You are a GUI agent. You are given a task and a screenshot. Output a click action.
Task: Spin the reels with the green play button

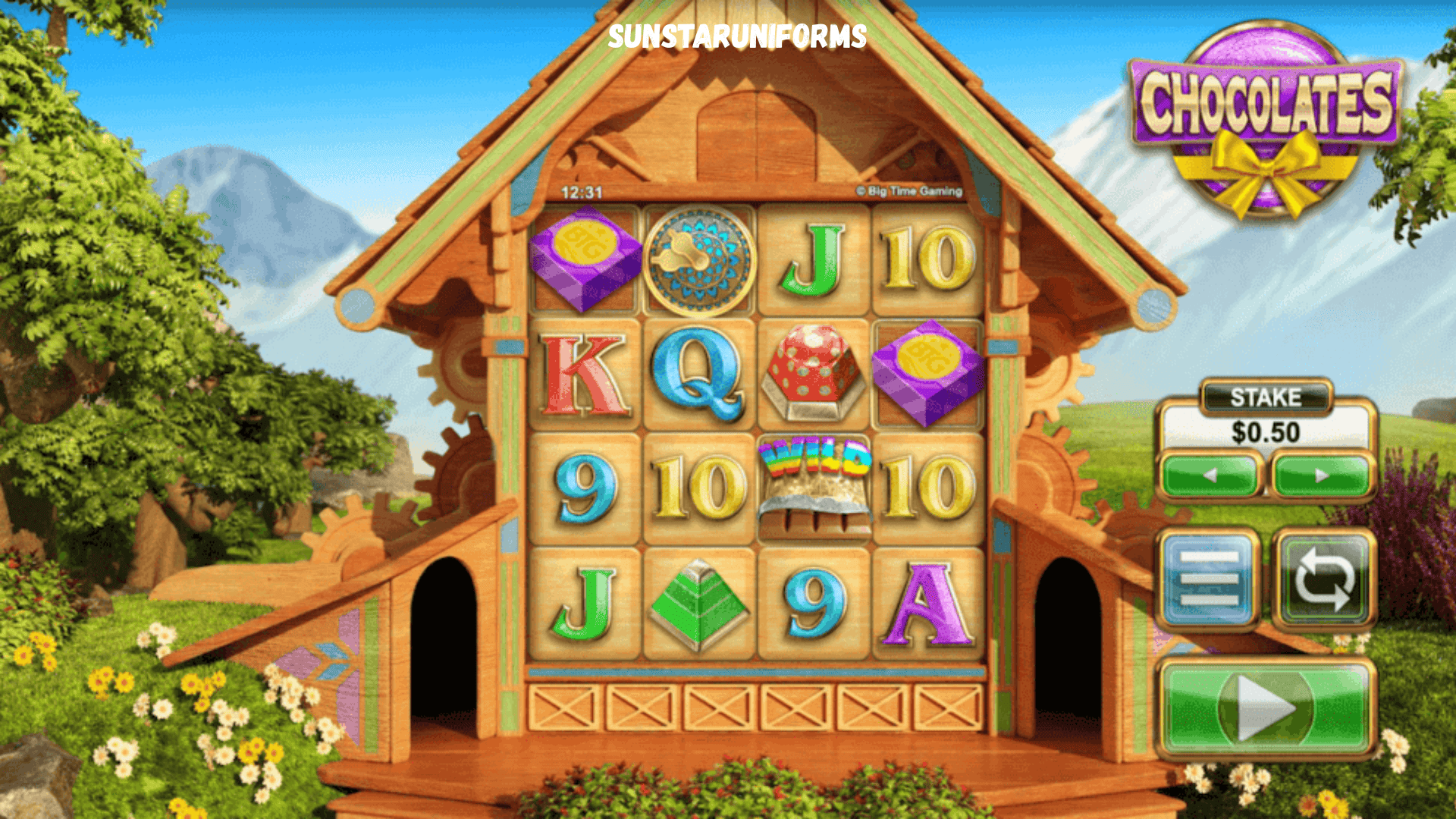[x=1266, y=708]
